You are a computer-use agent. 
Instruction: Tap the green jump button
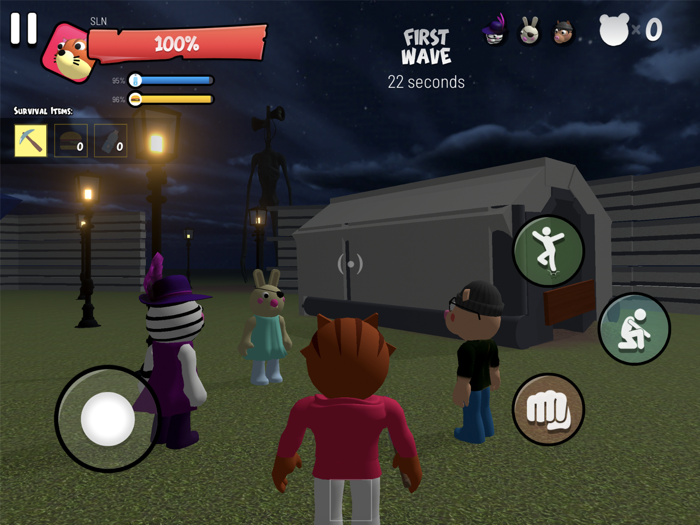pos(548,251)
